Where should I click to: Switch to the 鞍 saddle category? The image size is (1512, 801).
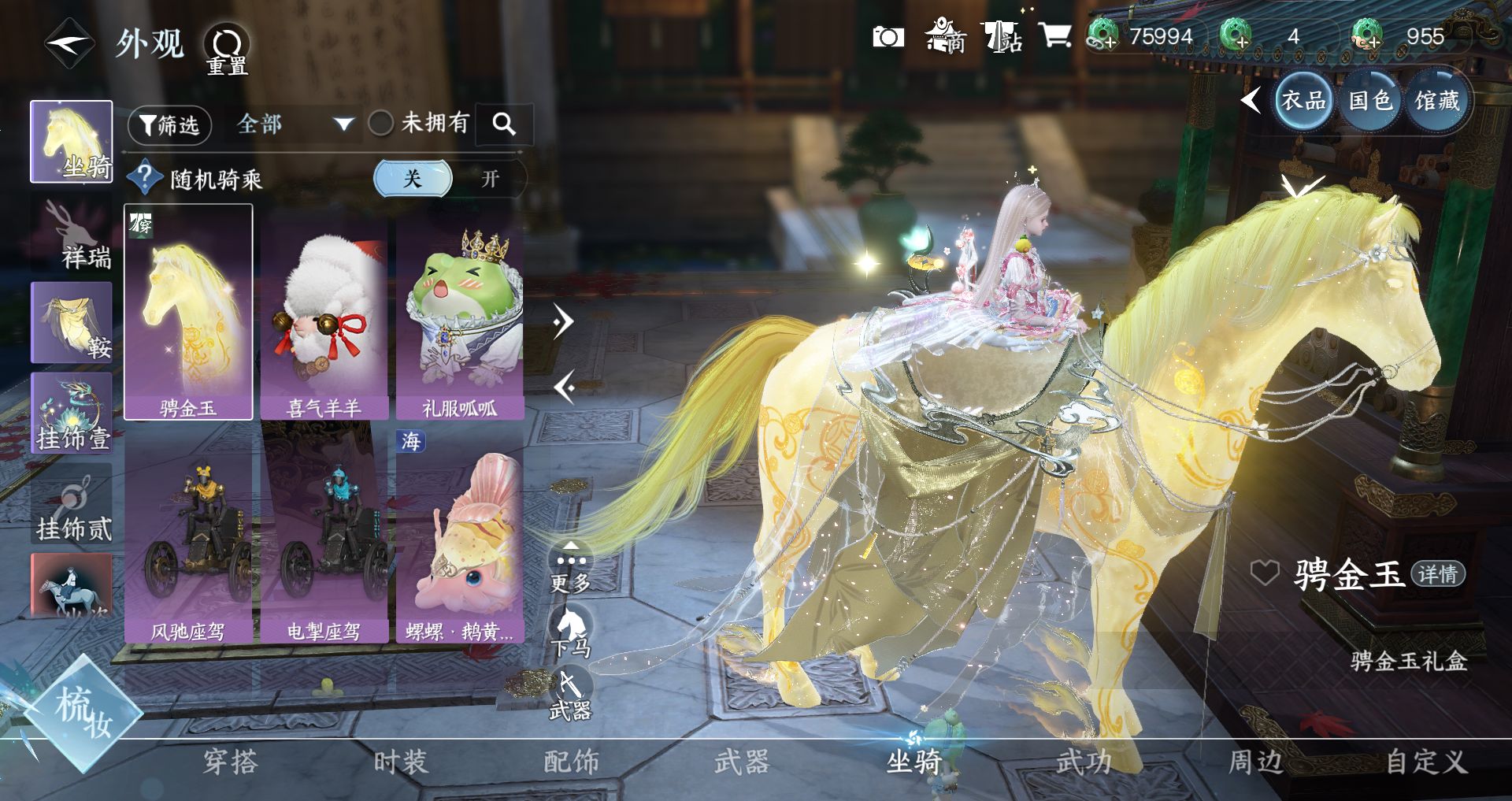[72, 323]
